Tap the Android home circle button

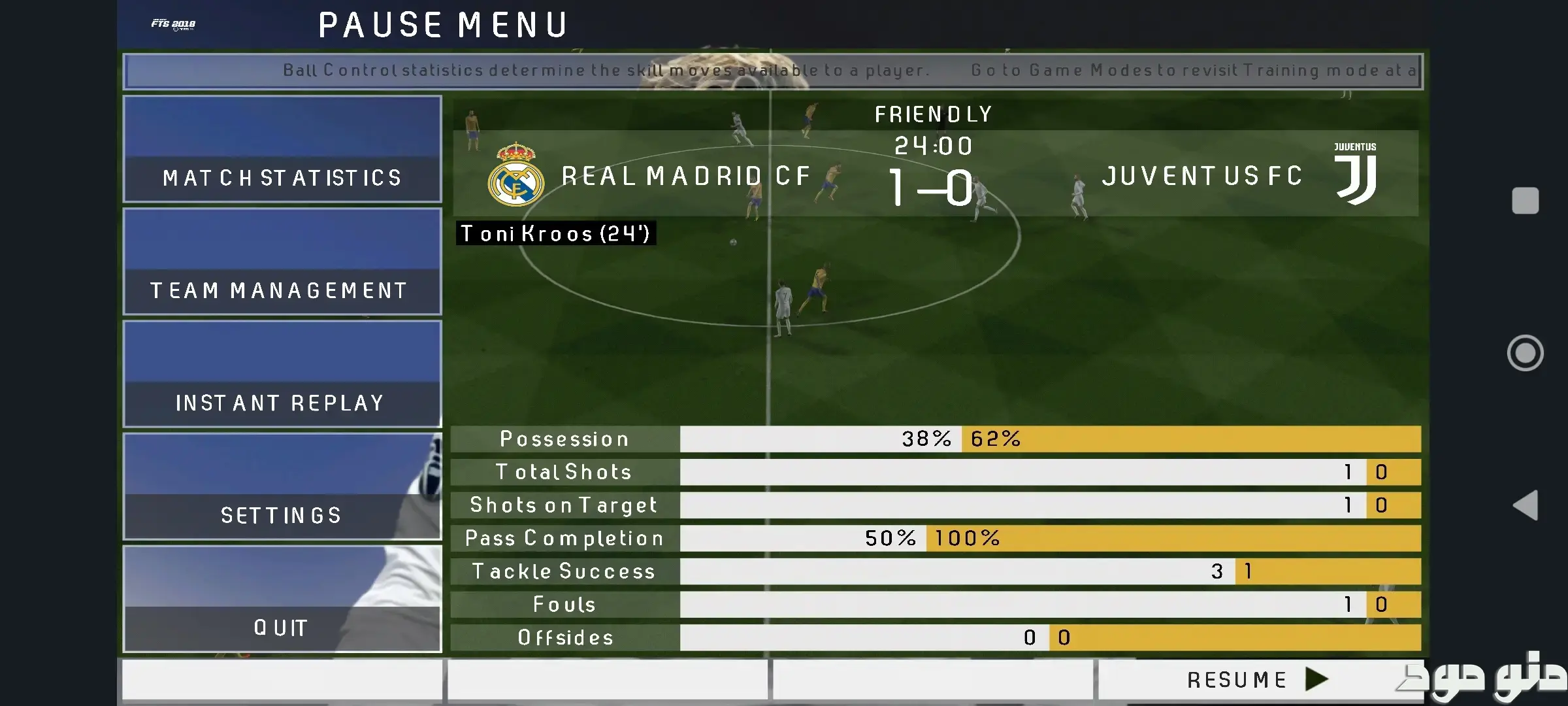point(1526,353)
